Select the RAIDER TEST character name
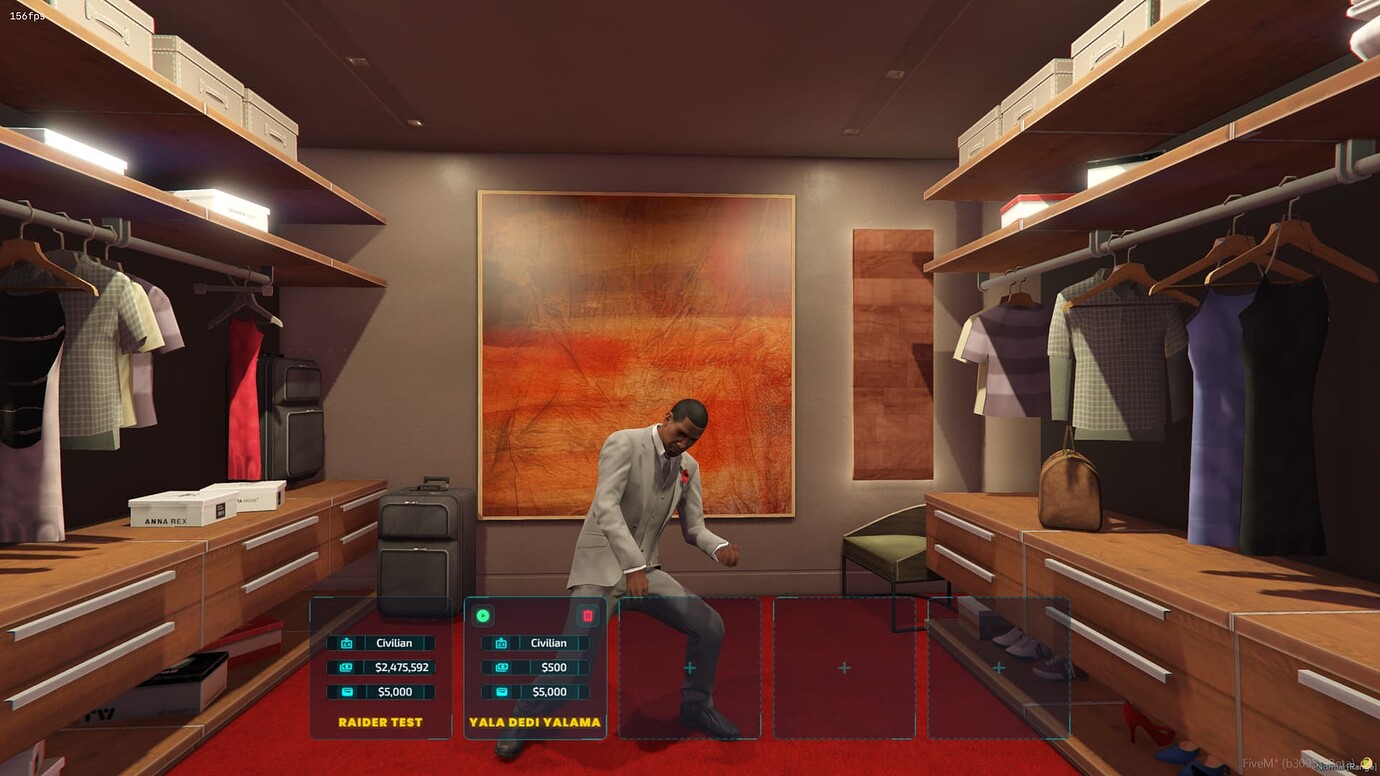The width and height of the screenshot is (1380, 776). click(381, 721)
